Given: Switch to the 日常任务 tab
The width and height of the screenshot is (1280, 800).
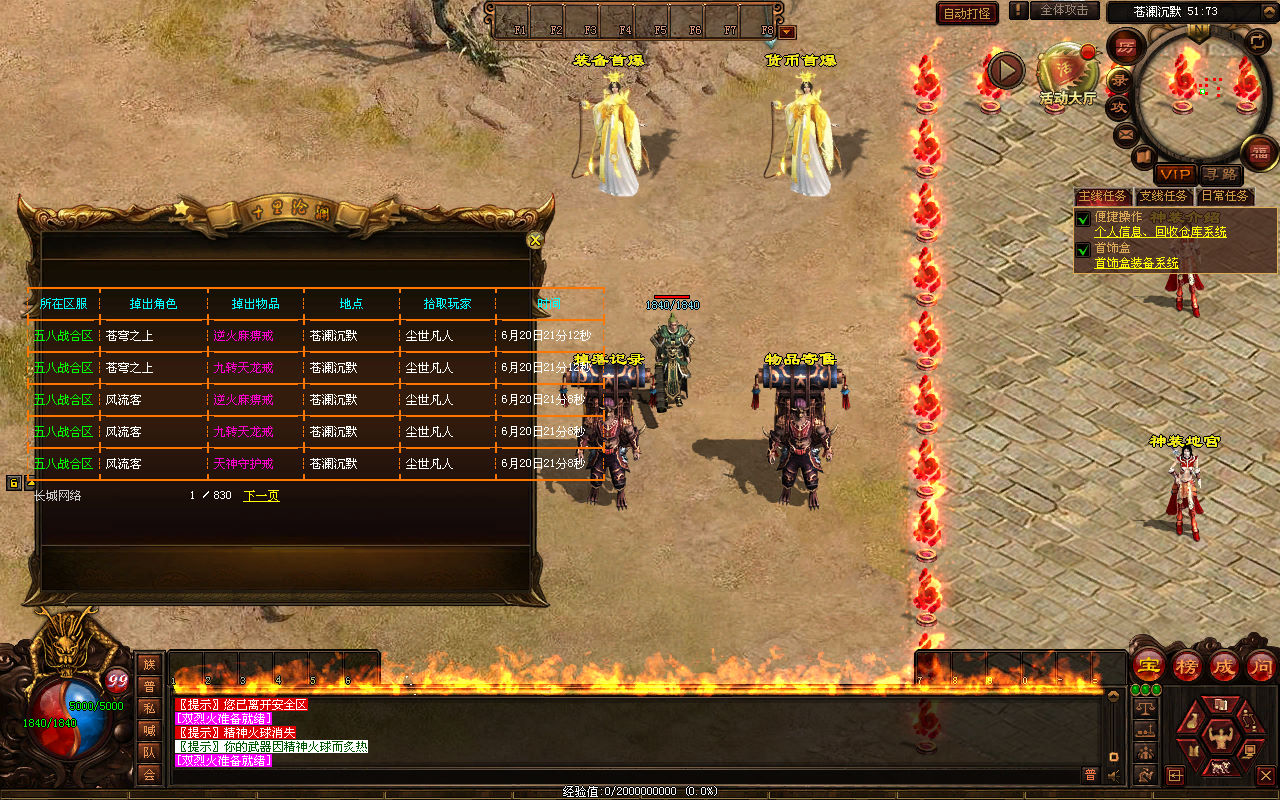Looking at the screenshot, I should pos(1225,196).
